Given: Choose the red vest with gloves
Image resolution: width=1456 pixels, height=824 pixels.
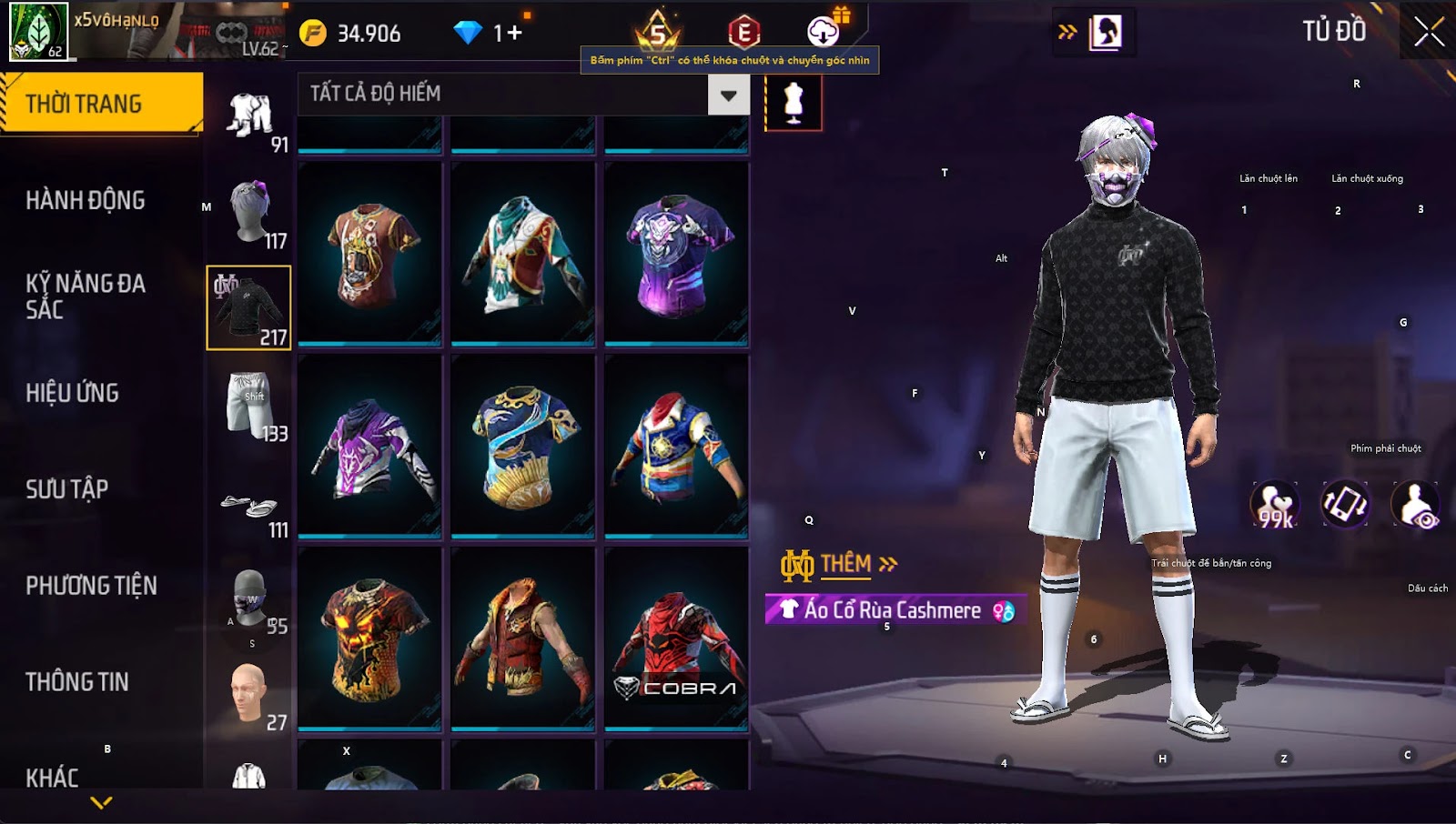Looking at the screenshot, I should pos(522,638).
